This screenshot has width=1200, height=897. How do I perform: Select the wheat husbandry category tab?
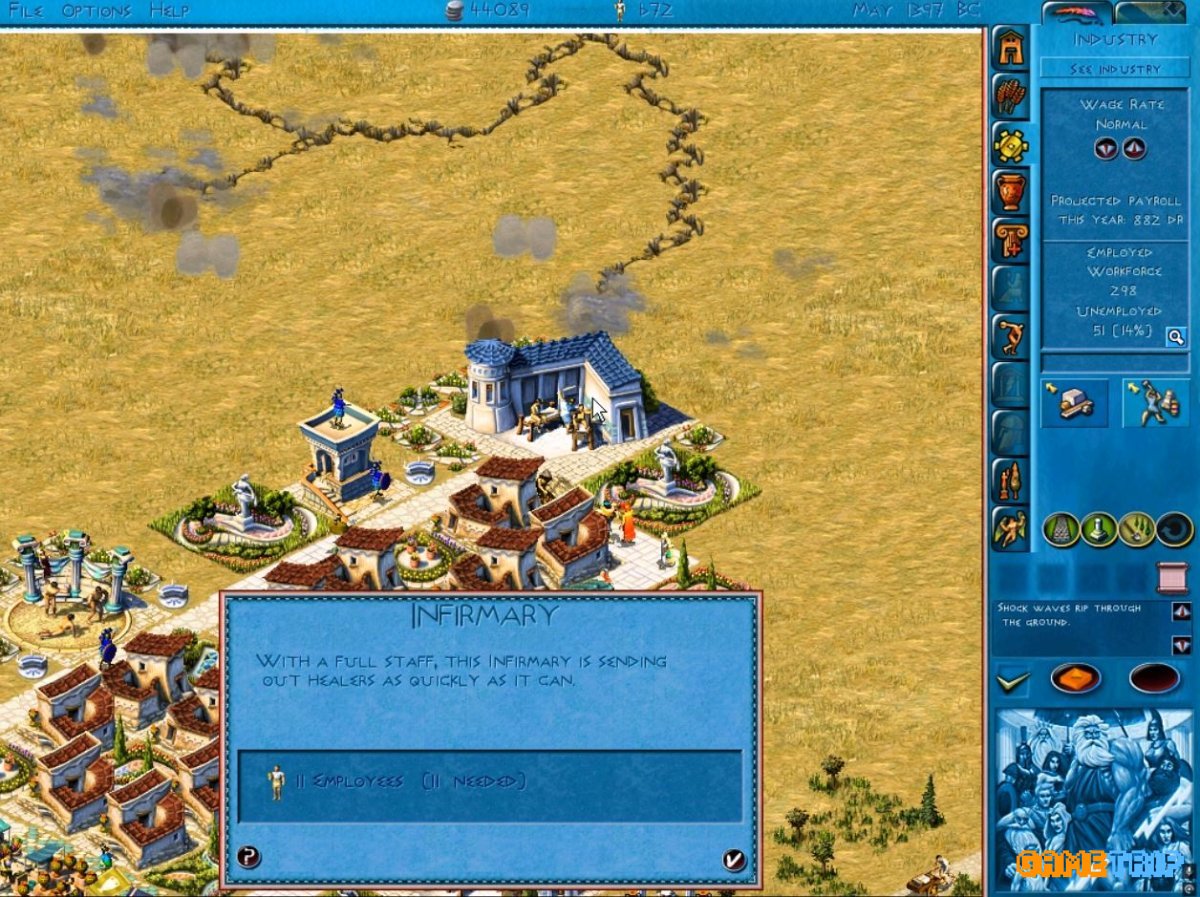pos(1010,96)
